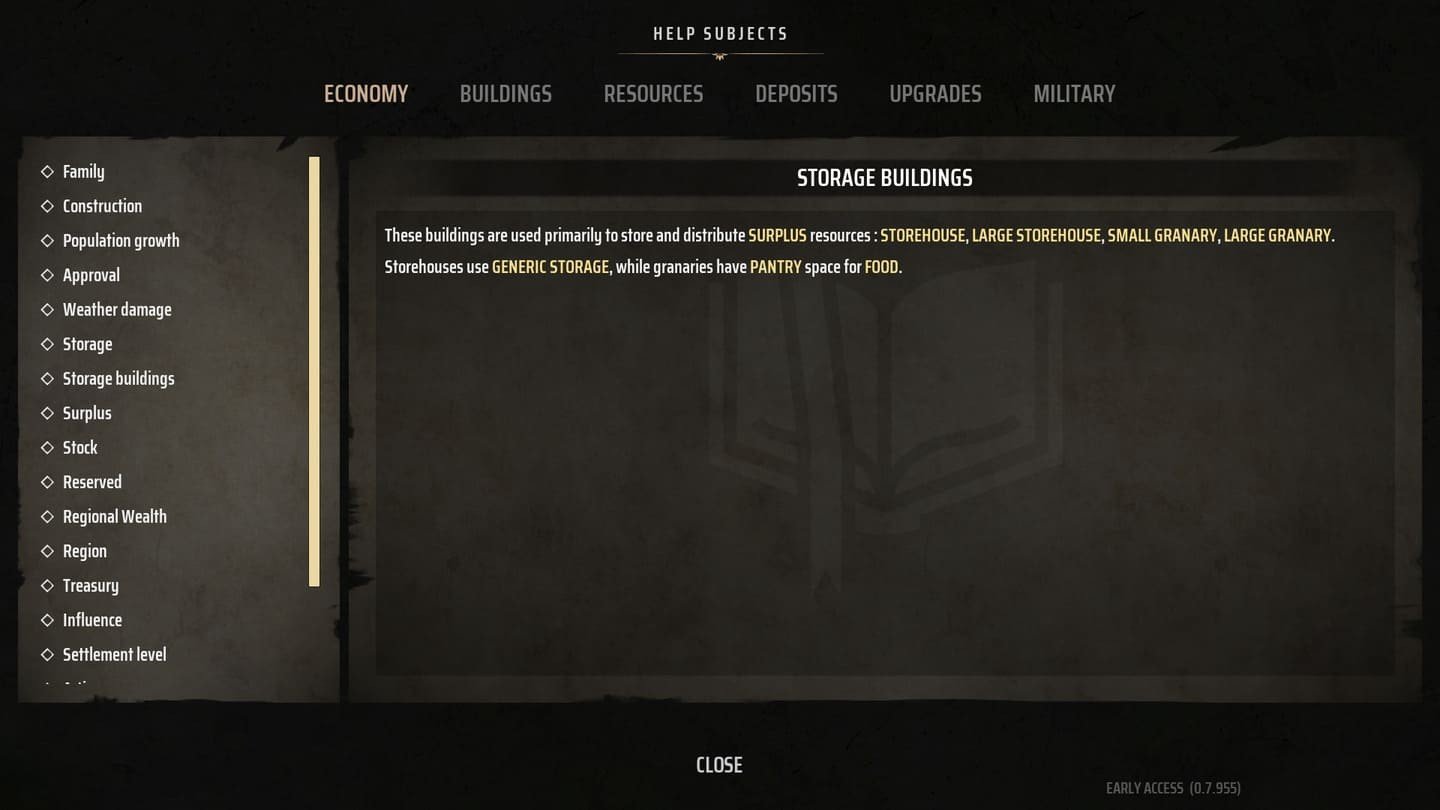Go to the Military tab
Screen dimensions: 1440x810
(1074, 94)
